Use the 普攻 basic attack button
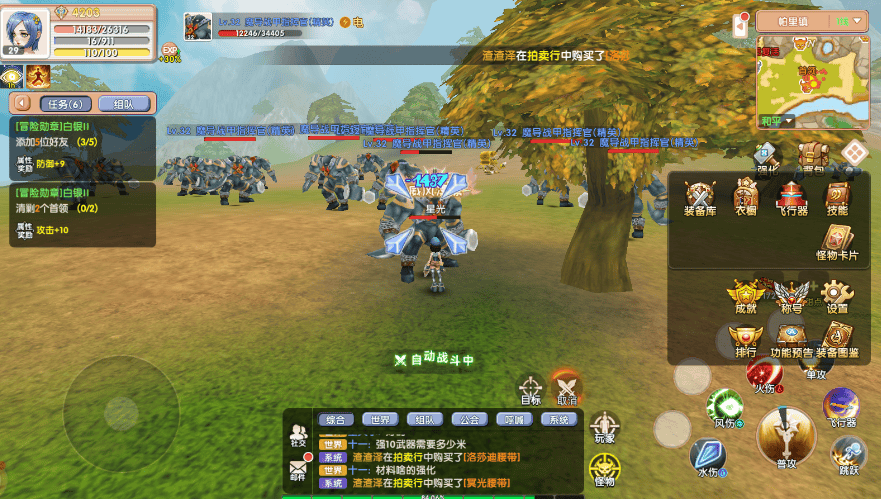Image resolution: width=881 pixels, height=499 pixels. (786, 436)
